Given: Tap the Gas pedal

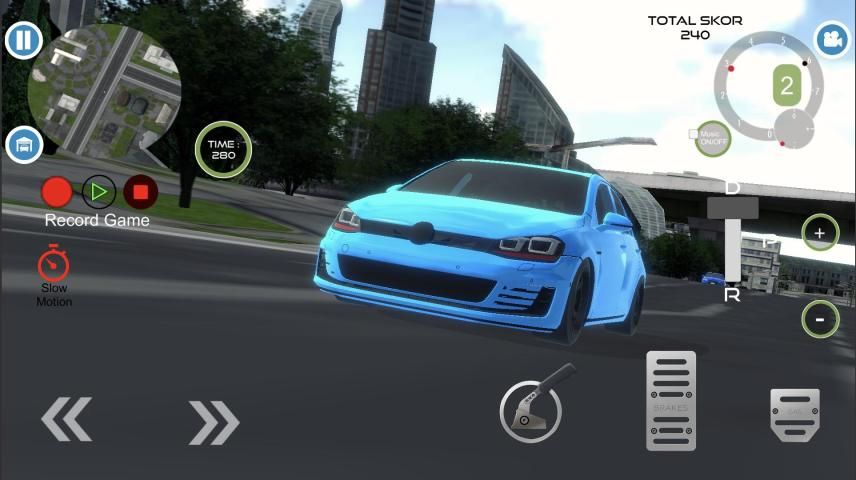Looking at the screenshot, I should click(x=795, y=414).
